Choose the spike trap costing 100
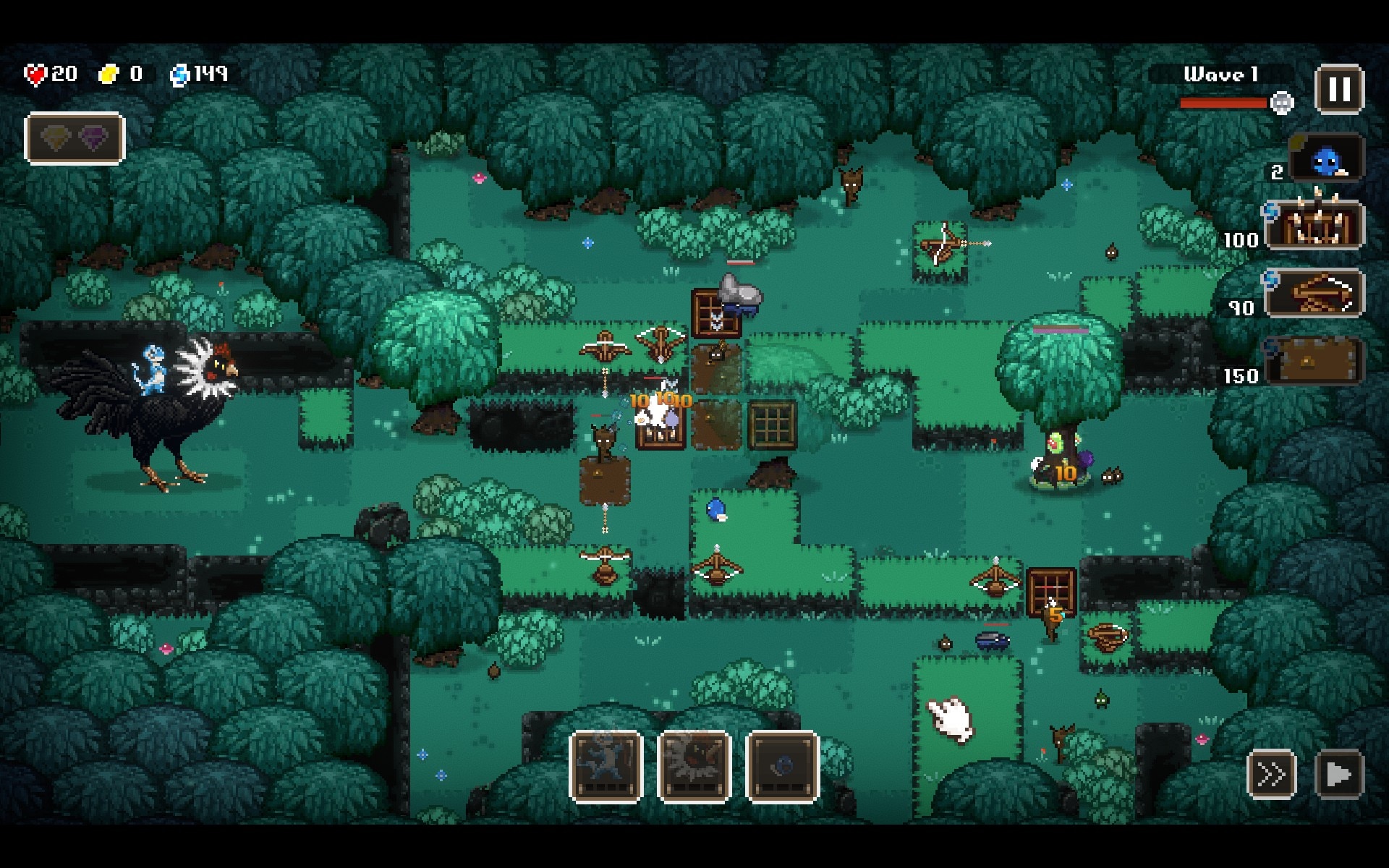 [x=1314, y=225]
